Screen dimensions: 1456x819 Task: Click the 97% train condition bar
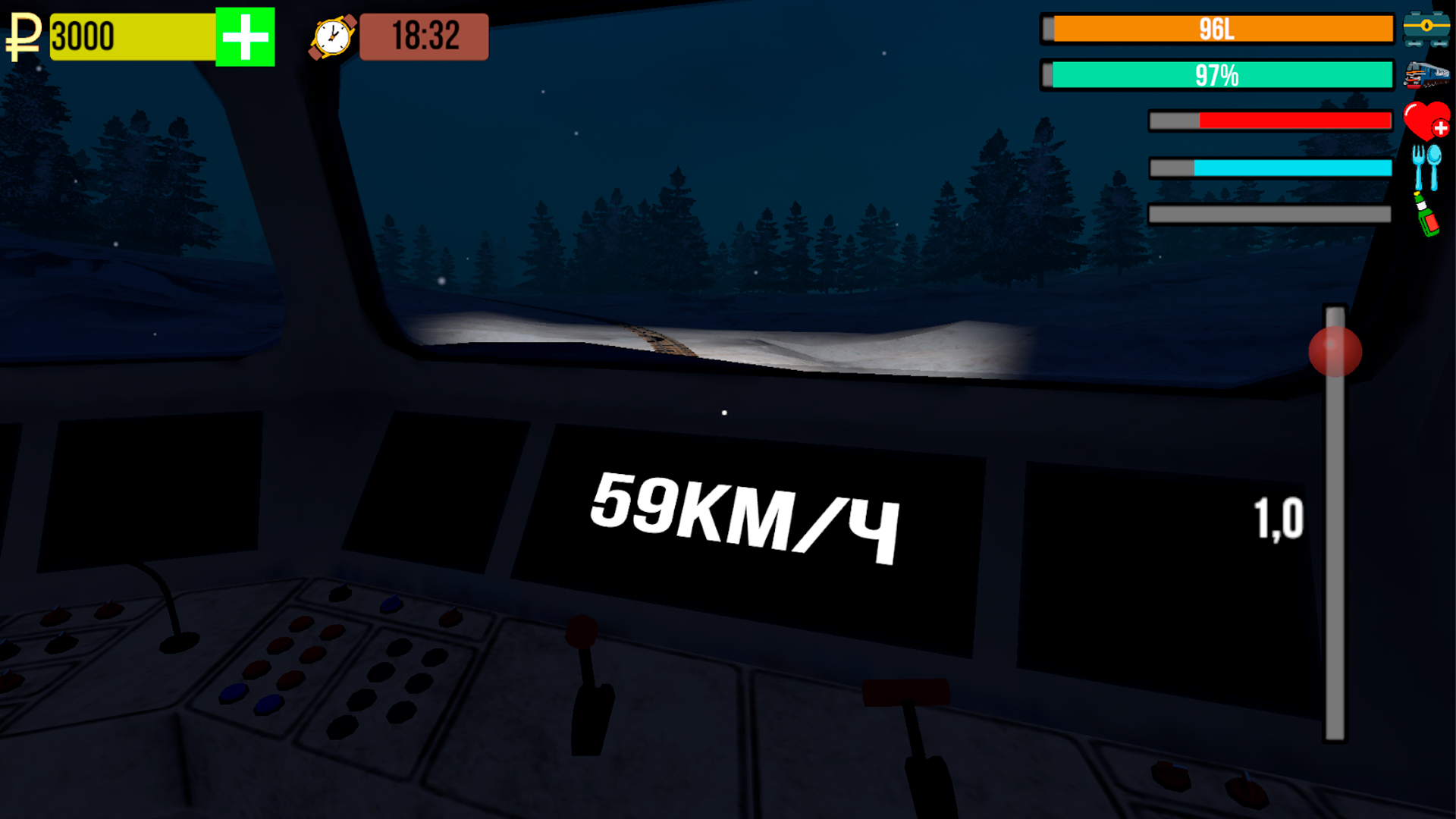[x=1217, y=75]
